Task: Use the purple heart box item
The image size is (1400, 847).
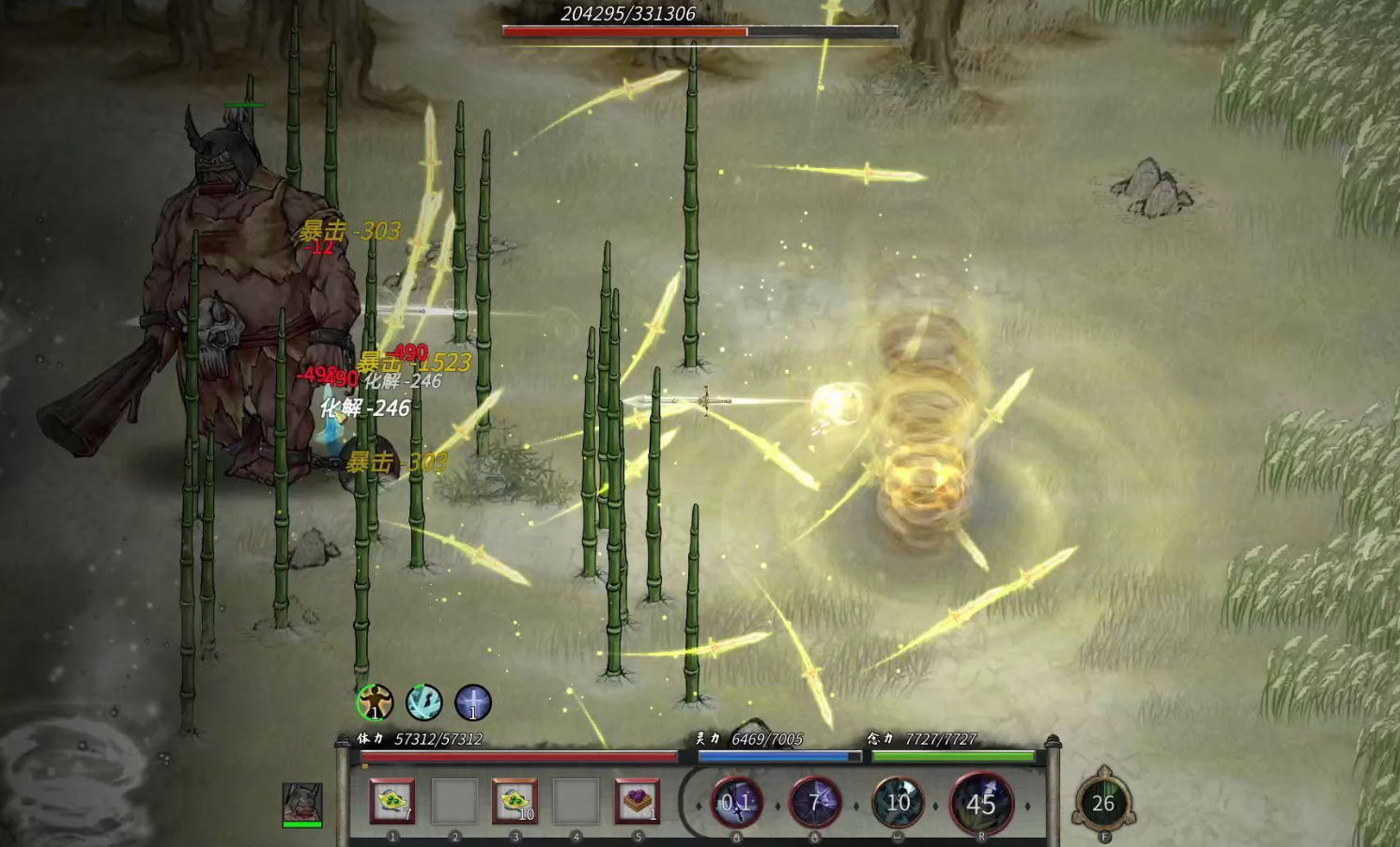Action: coord(637,801)
